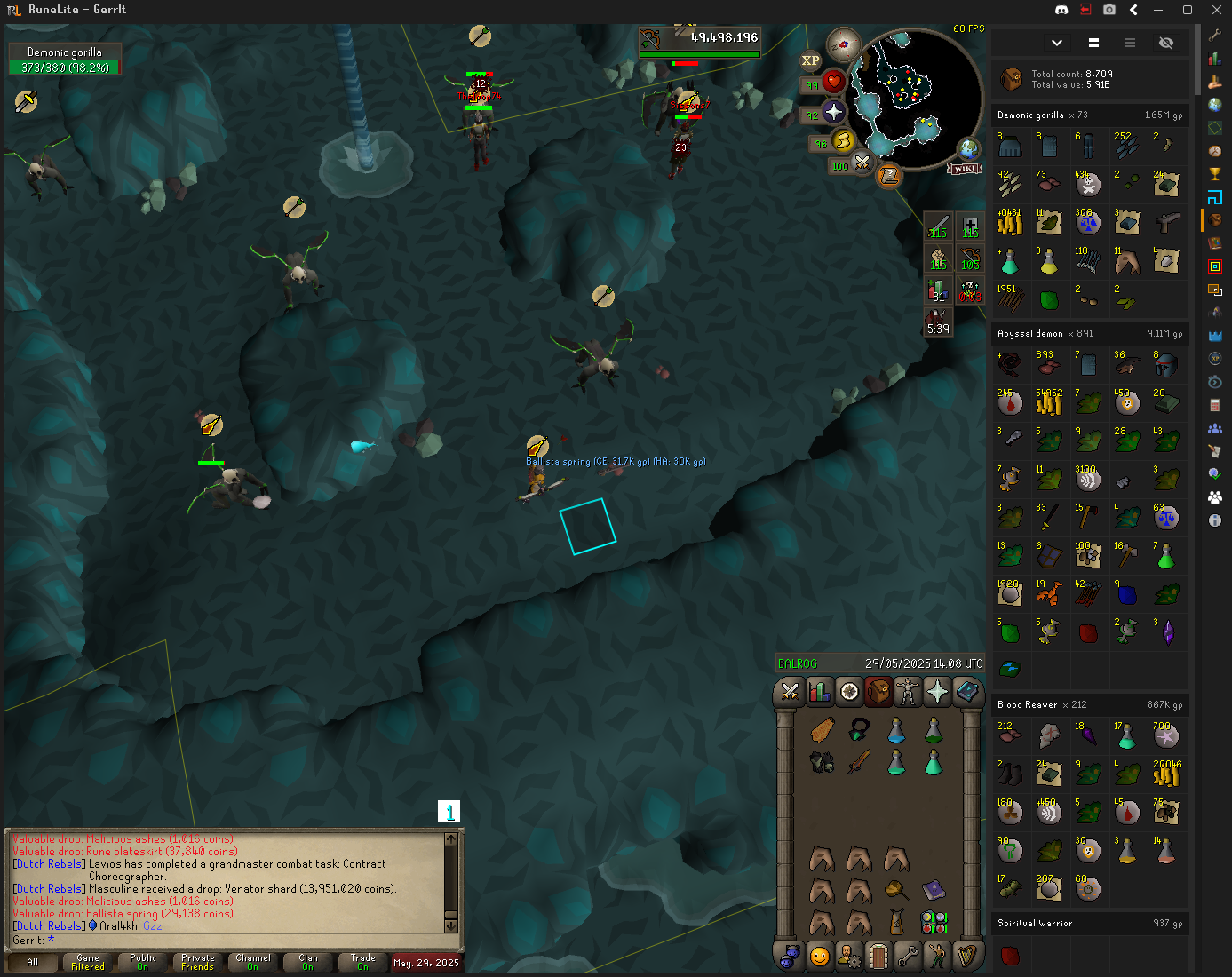Toggle the XP drops button
The image size is (1232, 977).
(810, 61)
